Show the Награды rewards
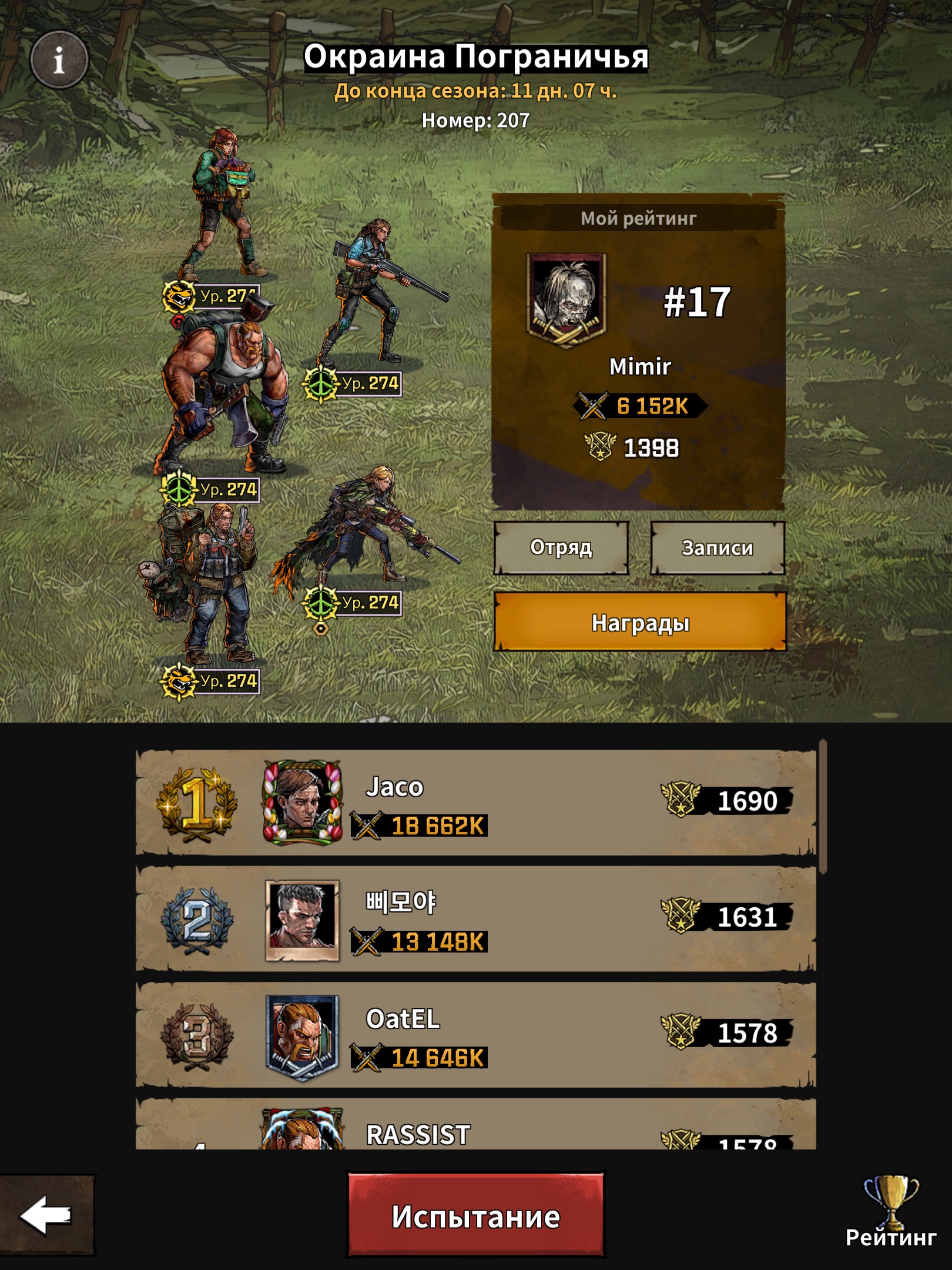952x1270 pixels. (x=639, y=623)
